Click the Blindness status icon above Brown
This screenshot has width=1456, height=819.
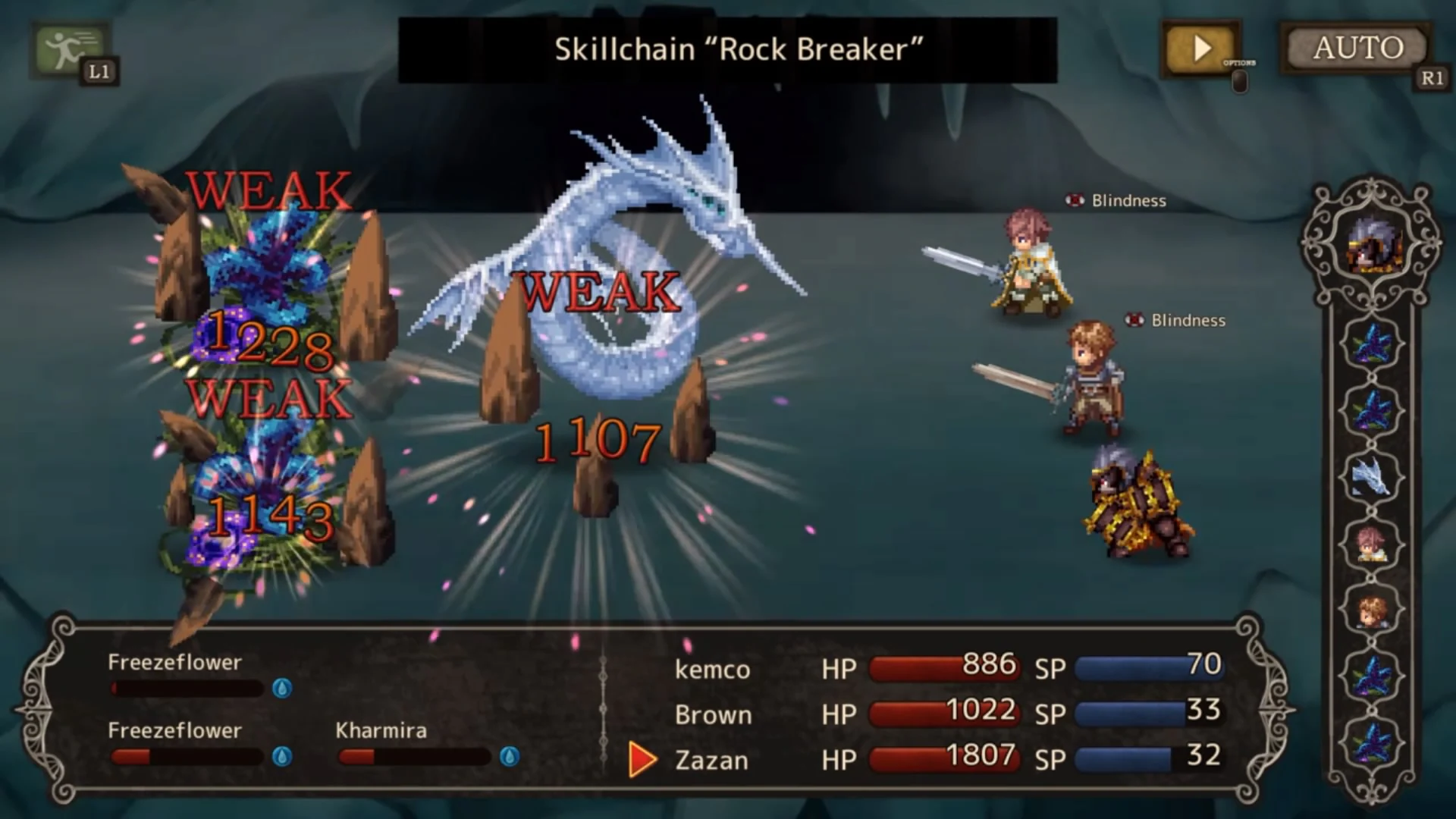pos(1135,320)
